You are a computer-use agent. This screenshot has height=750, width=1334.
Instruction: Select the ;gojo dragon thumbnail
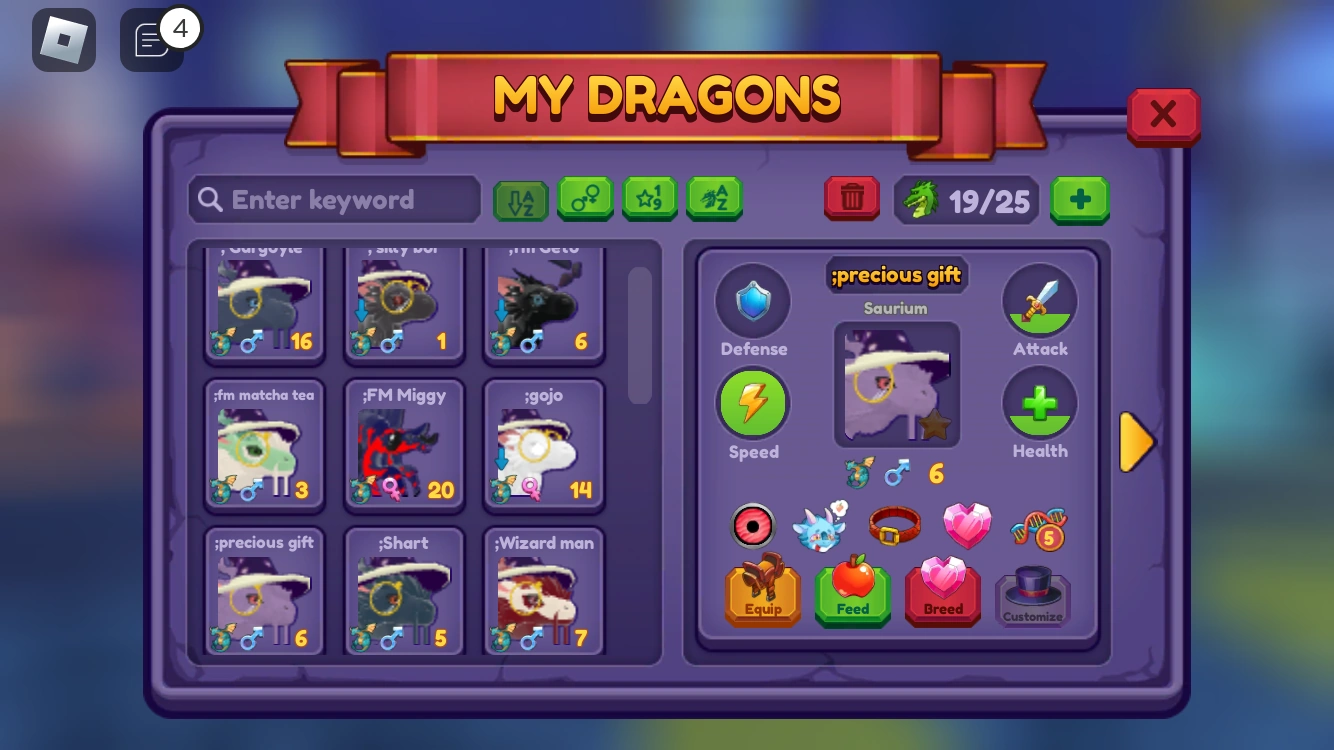(x=543, y=445)
